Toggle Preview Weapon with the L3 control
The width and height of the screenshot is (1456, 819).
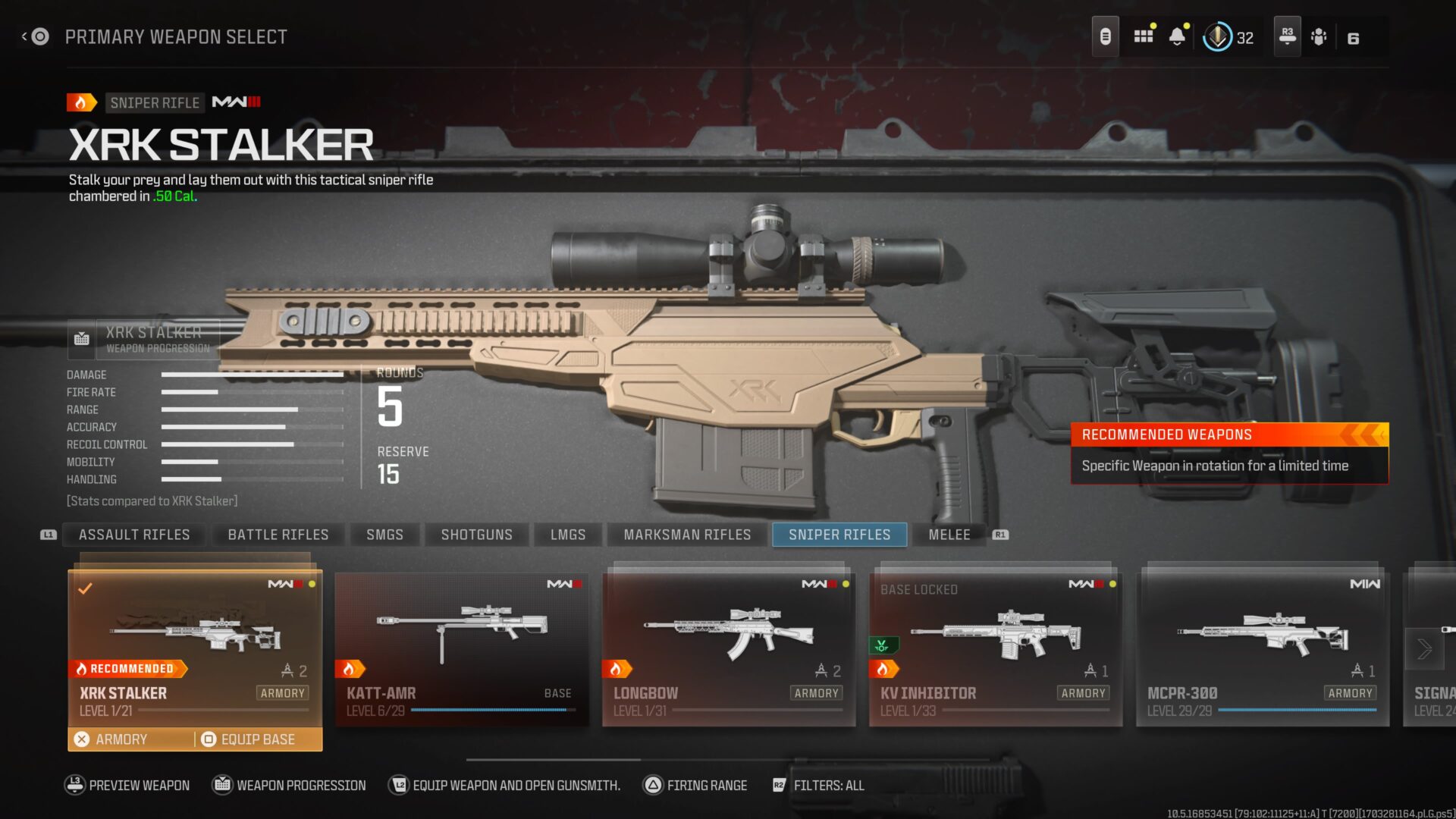(74, 785)
